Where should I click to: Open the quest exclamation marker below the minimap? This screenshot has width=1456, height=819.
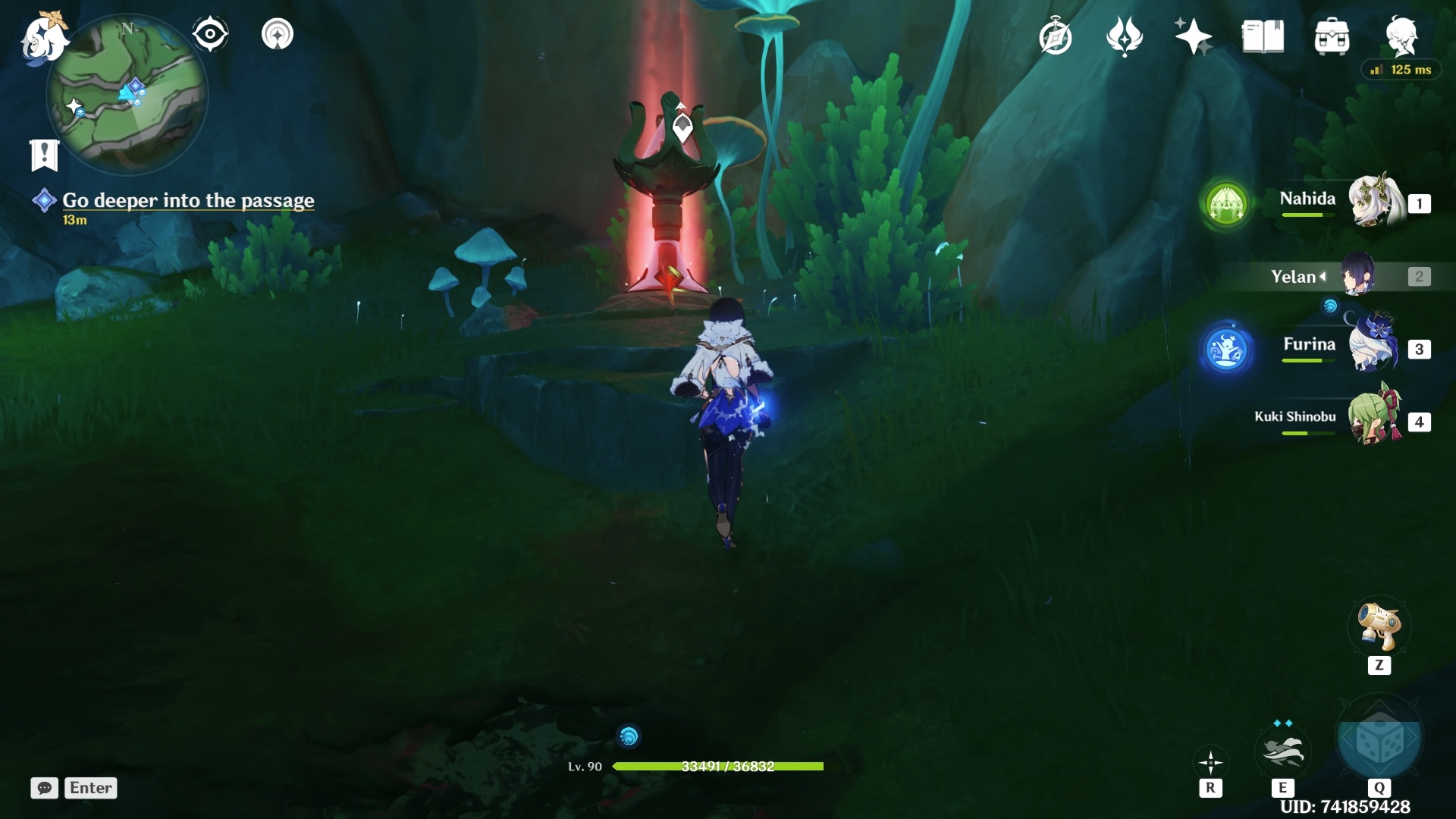43,152
